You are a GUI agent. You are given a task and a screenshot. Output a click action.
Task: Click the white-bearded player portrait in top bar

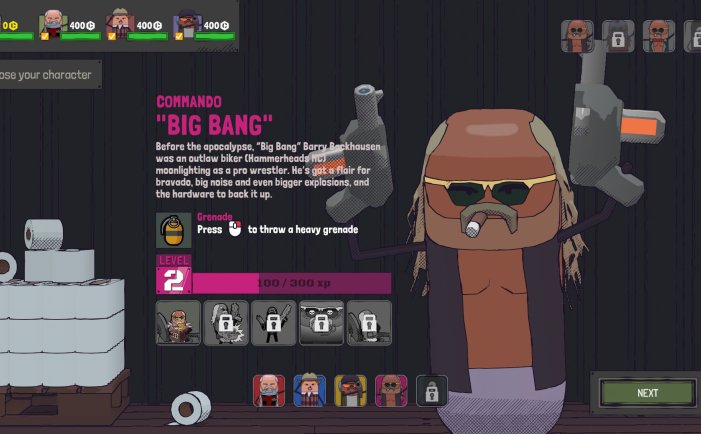53,23
